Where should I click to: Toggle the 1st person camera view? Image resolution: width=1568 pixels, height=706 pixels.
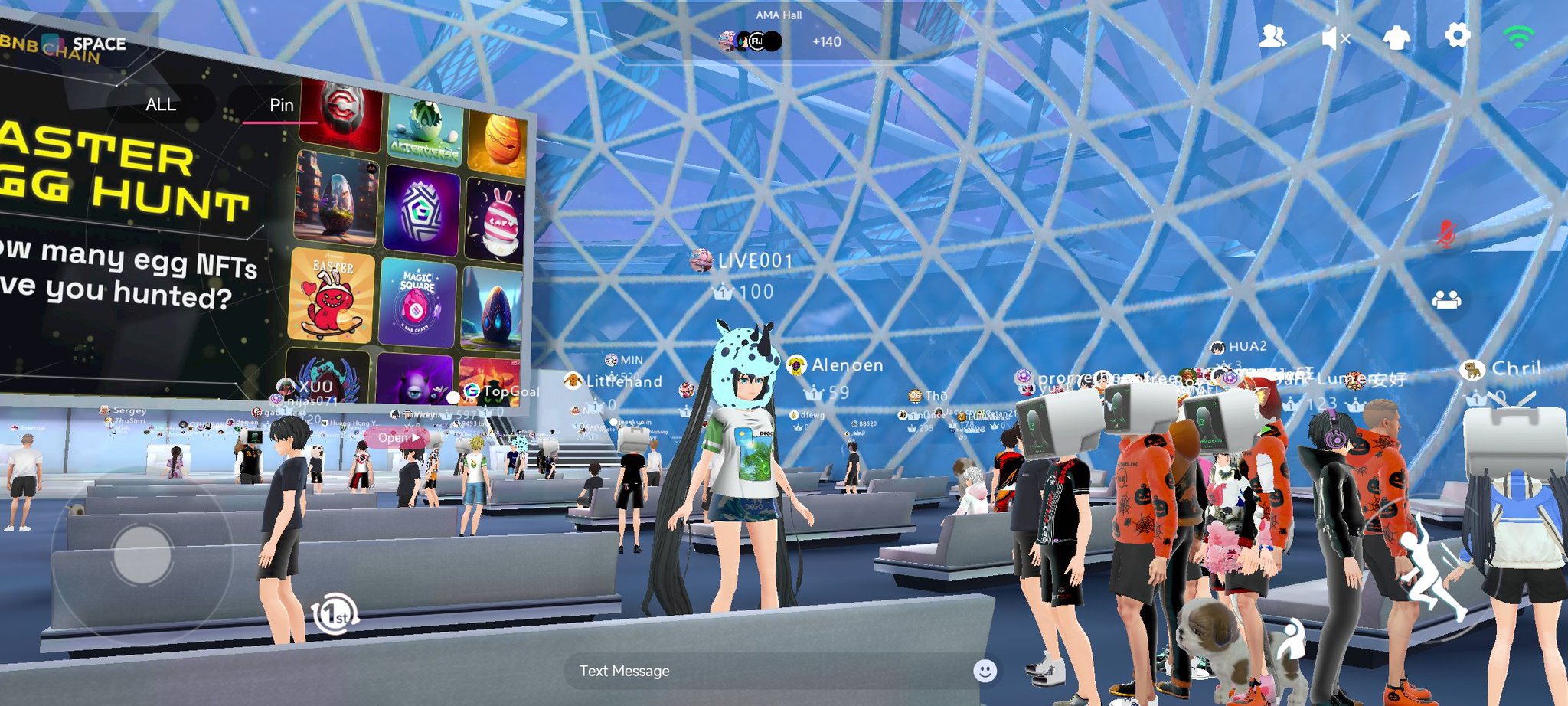tap(335, 614)
